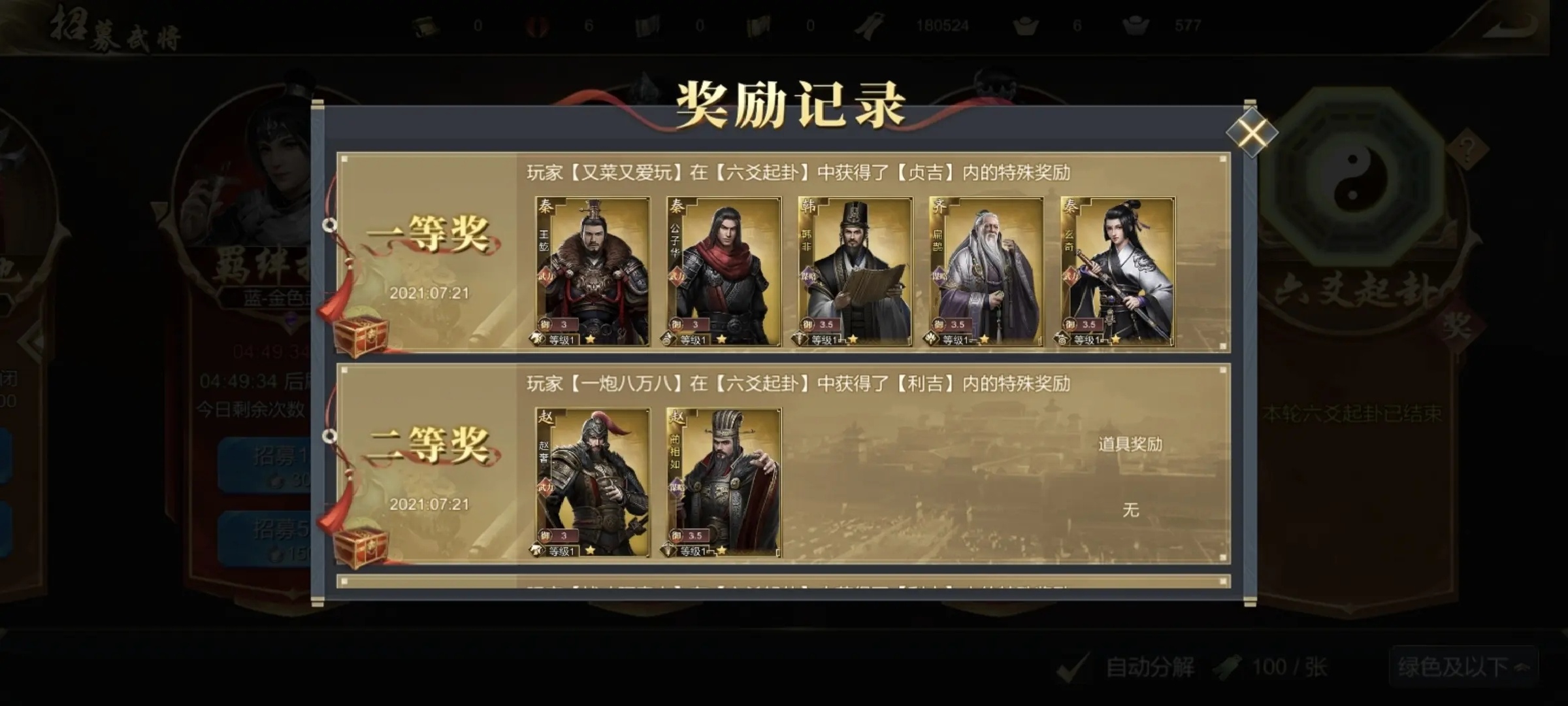Open the 绿色及以下 quality dropdown

[x=1463, y=667]
